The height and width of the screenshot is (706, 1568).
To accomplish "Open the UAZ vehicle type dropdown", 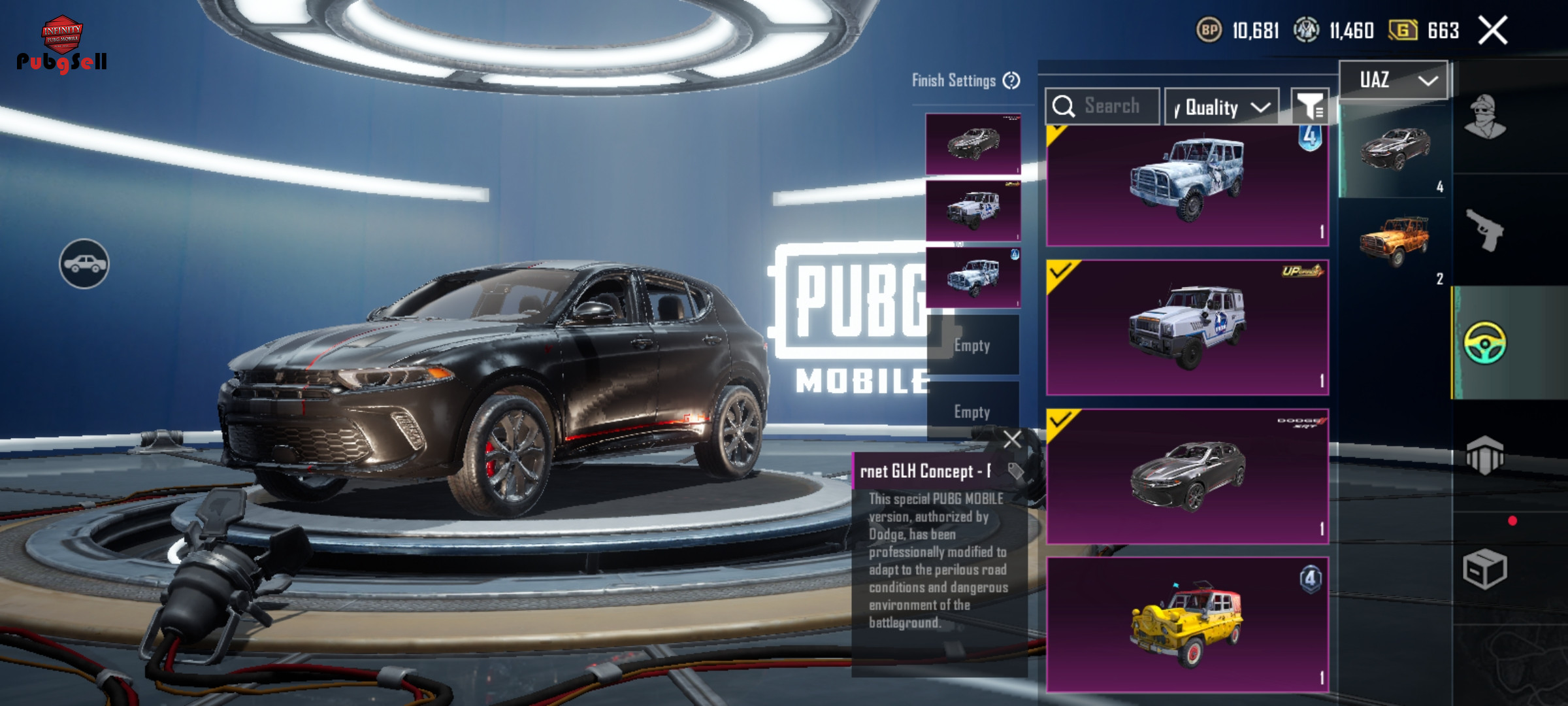I will coord(1394,80).
